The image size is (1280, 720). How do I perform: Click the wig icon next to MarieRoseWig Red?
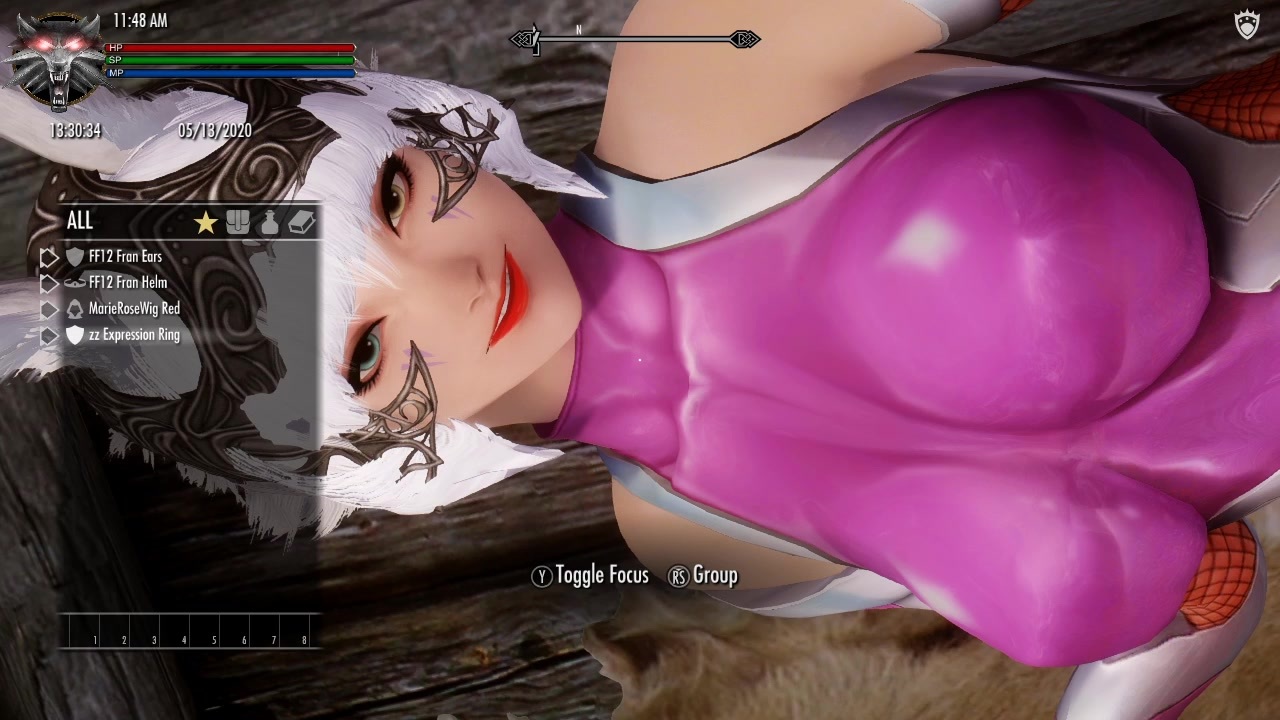[x=75, y=309]
